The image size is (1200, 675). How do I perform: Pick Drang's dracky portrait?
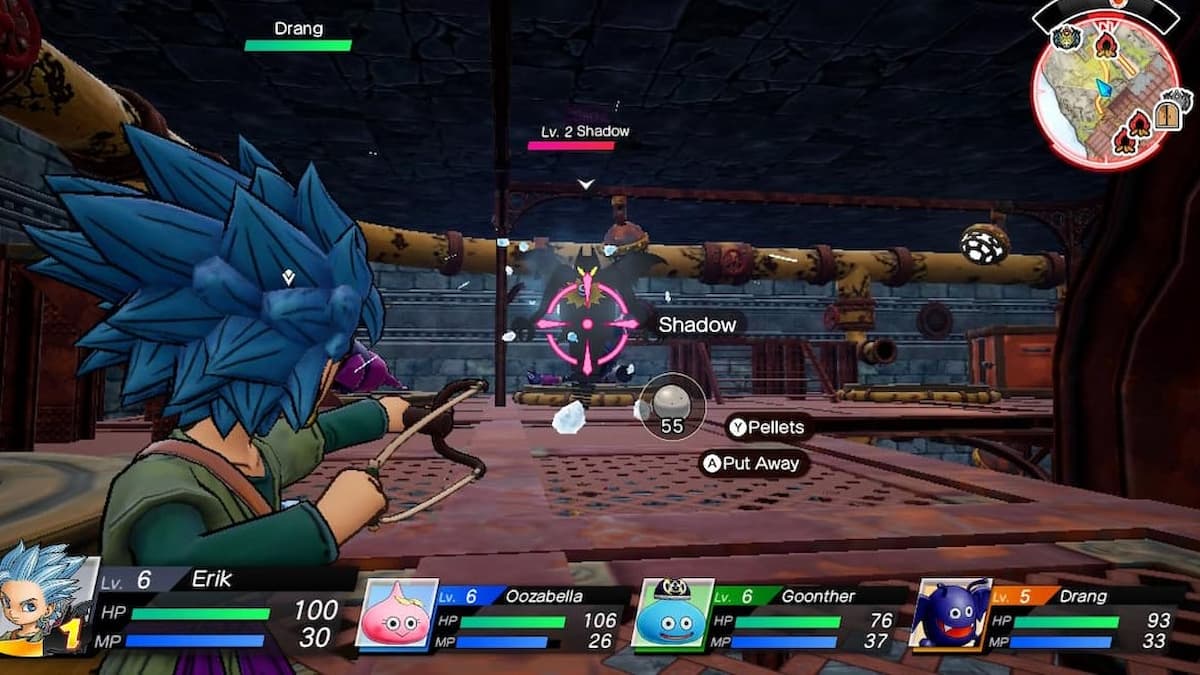949,615
